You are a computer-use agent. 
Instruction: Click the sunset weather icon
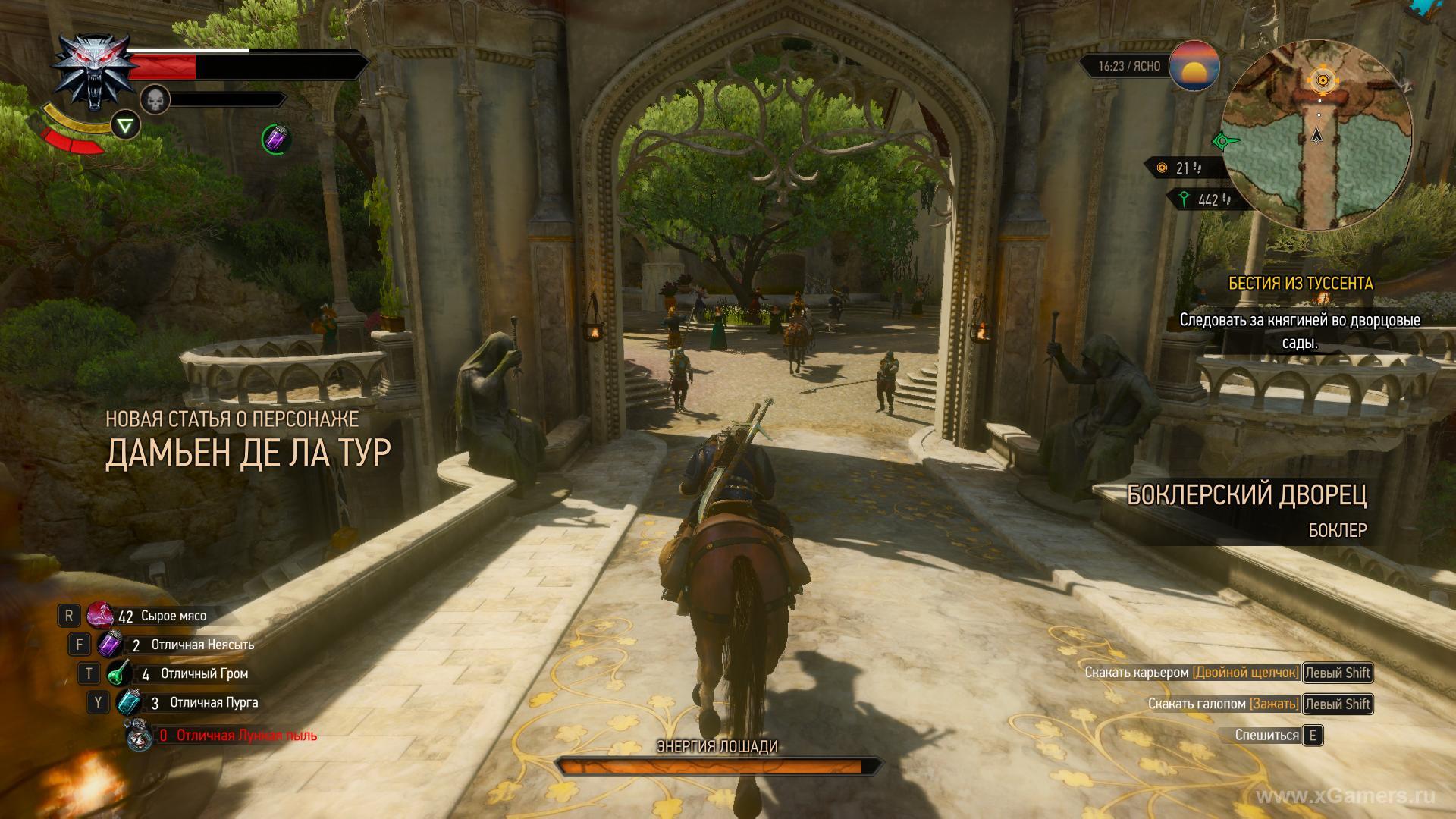[1194, 66]
